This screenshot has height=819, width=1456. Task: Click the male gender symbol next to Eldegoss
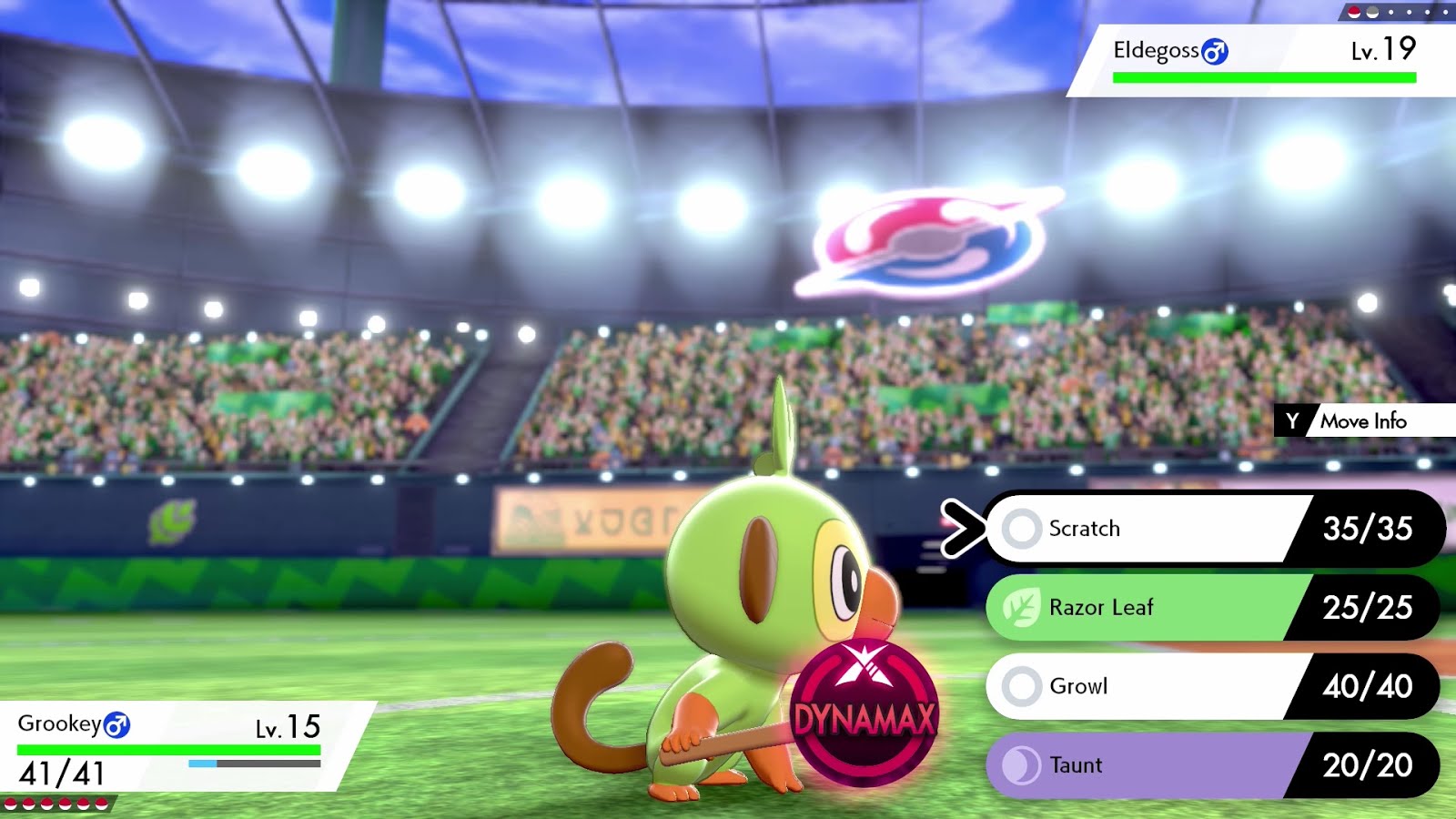click(x=1216, y=54)
